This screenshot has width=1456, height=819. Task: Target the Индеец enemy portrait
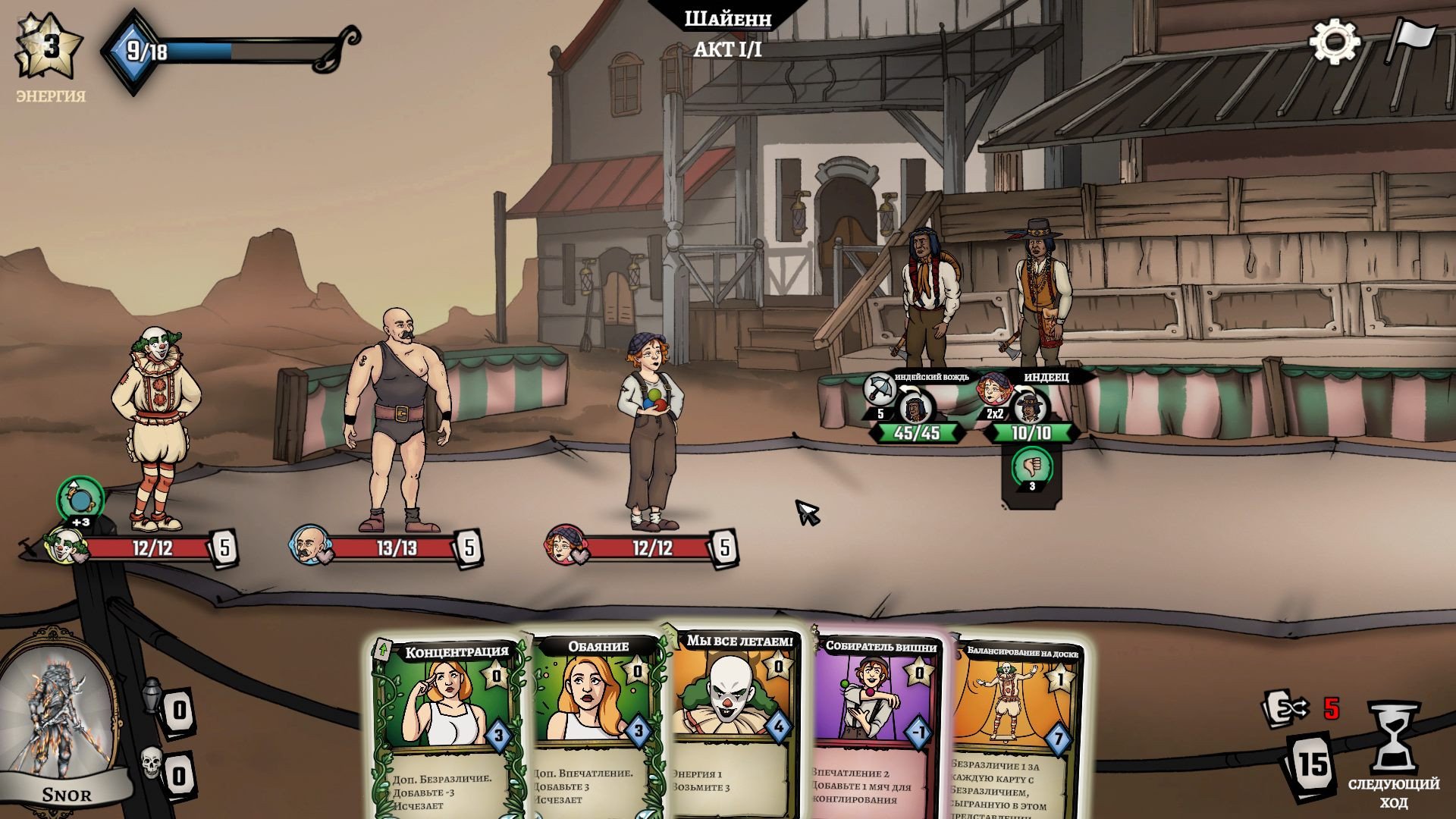tap(1029, 409)
